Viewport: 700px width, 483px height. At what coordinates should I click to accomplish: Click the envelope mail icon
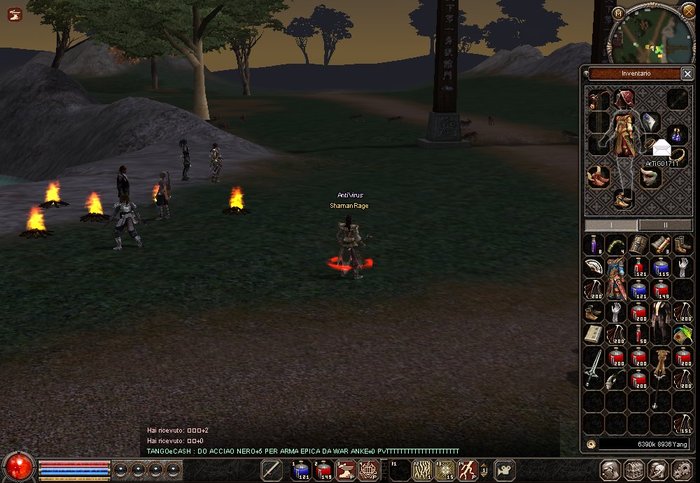pyautogui.click(x=662, y=148)
